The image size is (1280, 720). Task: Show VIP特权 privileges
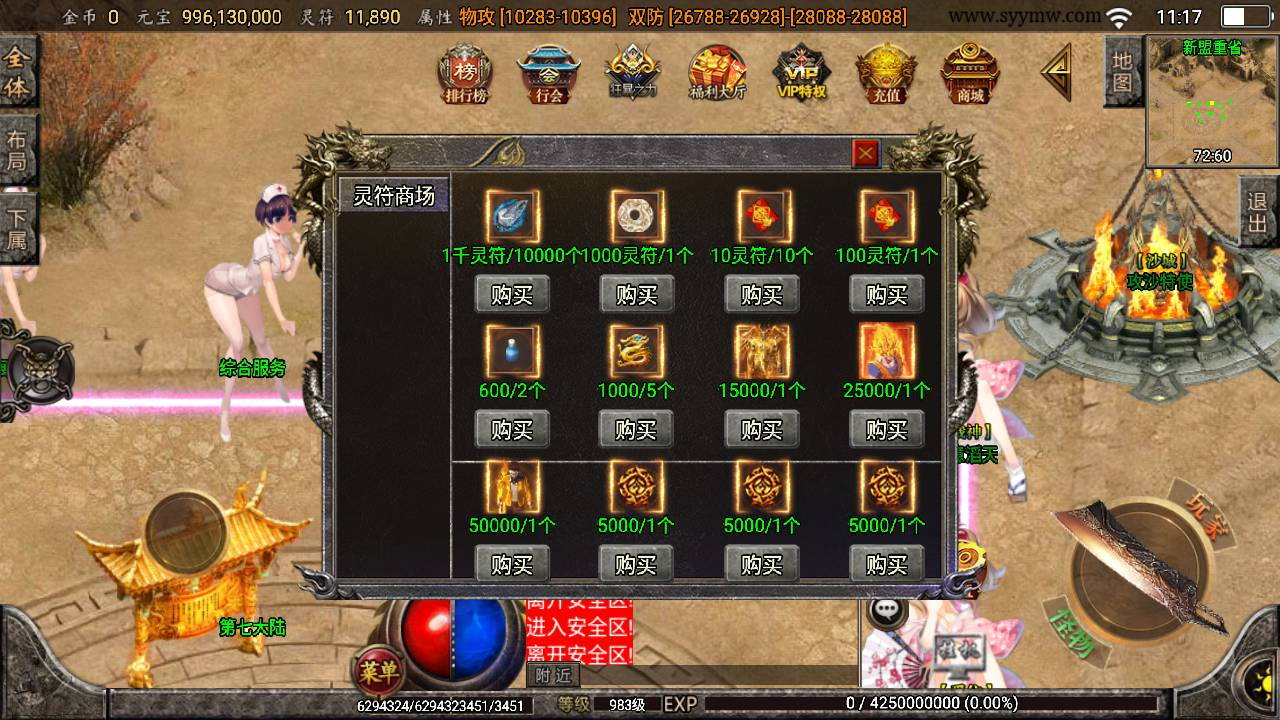click(x=802, y=75)
